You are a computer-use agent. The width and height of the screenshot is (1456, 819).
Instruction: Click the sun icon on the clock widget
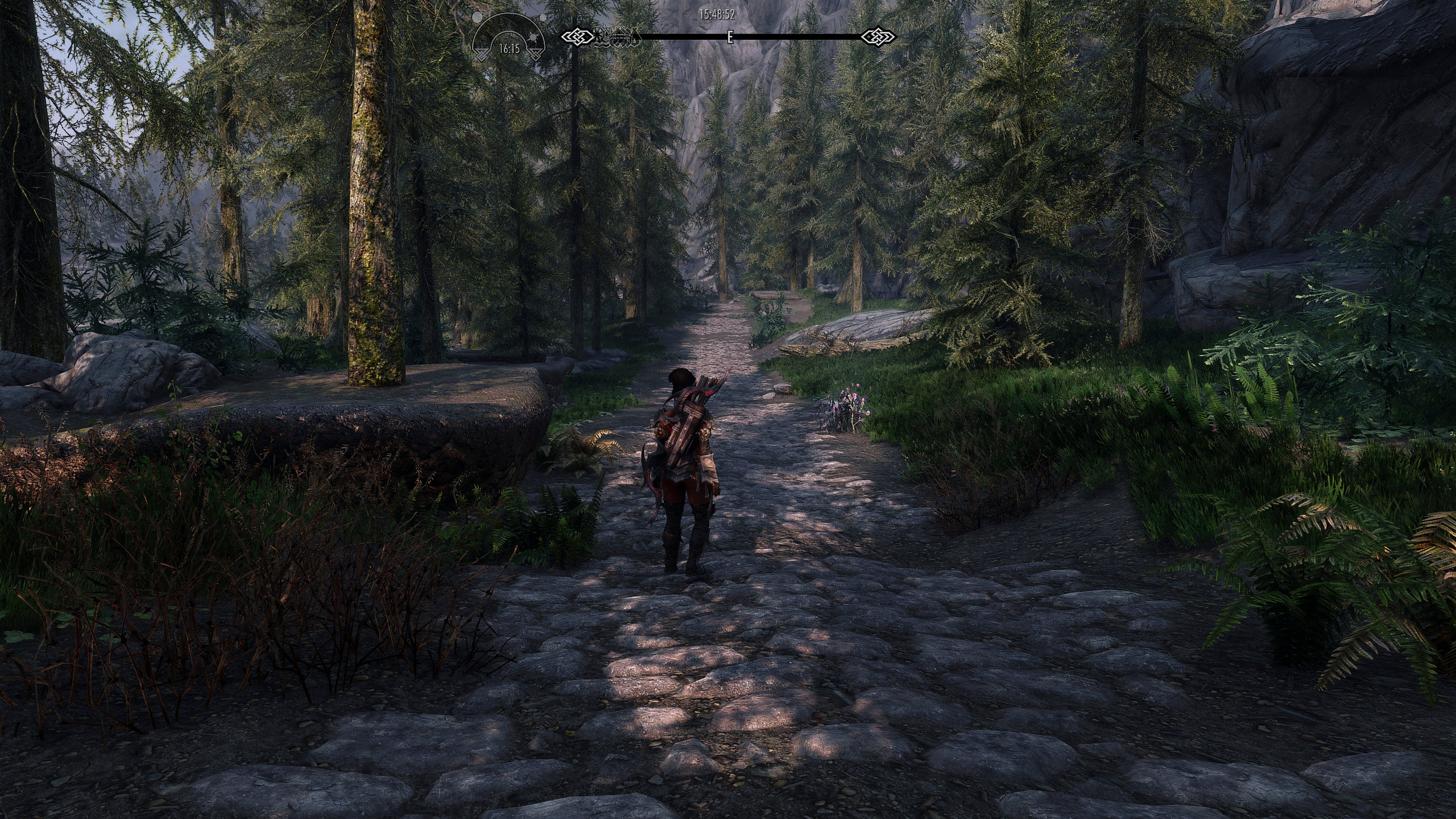(533, 38)
